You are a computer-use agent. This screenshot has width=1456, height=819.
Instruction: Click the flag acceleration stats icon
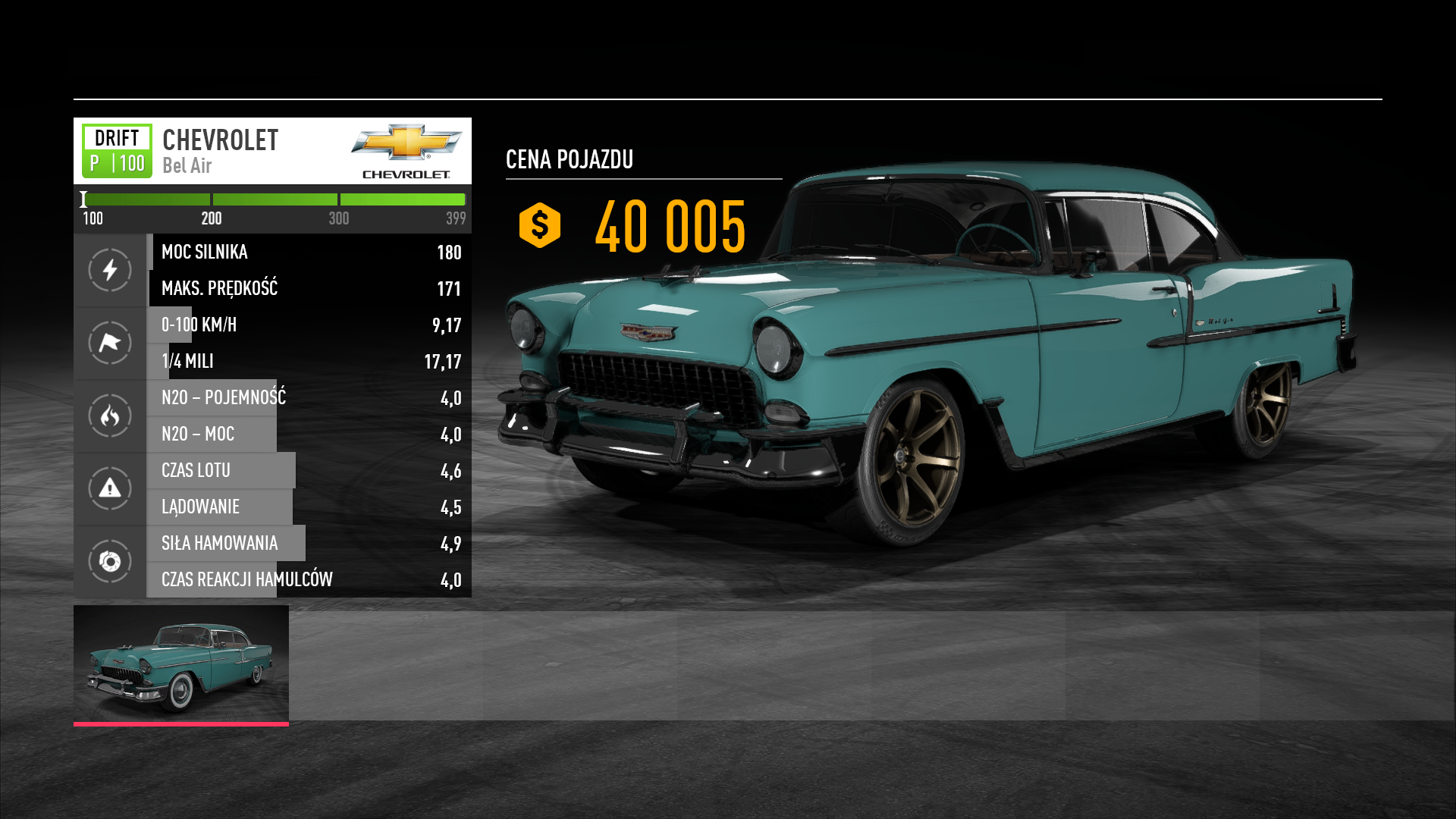tap(110, 343)
